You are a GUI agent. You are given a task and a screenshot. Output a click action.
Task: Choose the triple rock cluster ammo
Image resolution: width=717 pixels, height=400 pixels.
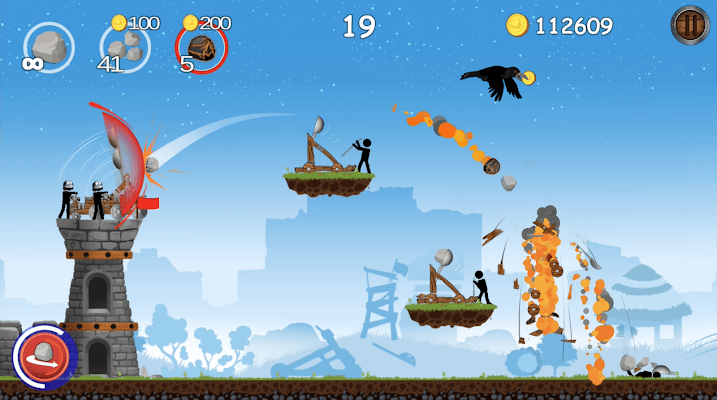[125, 47]
